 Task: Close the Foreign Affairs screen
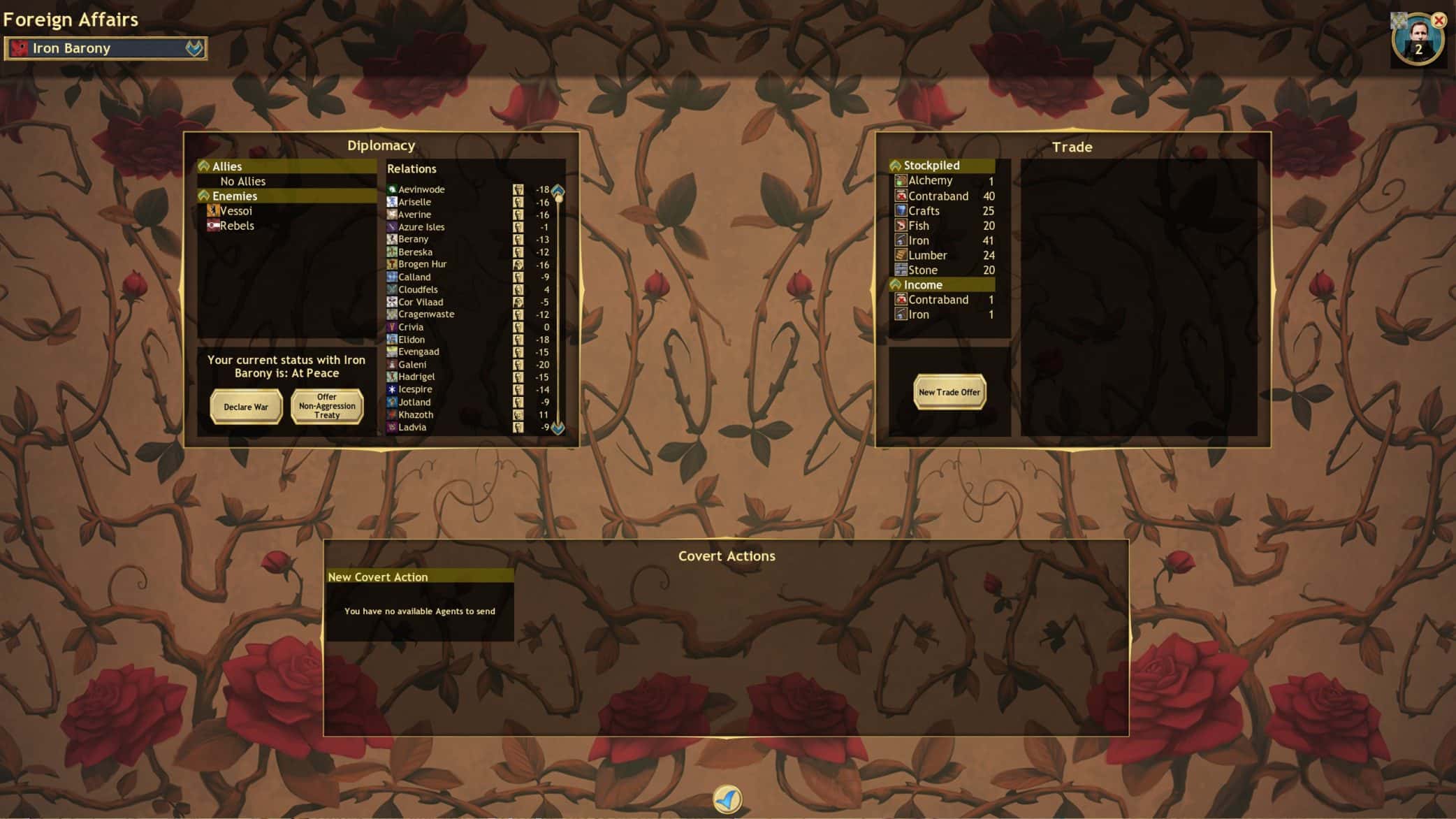(x=1439, y=21)
